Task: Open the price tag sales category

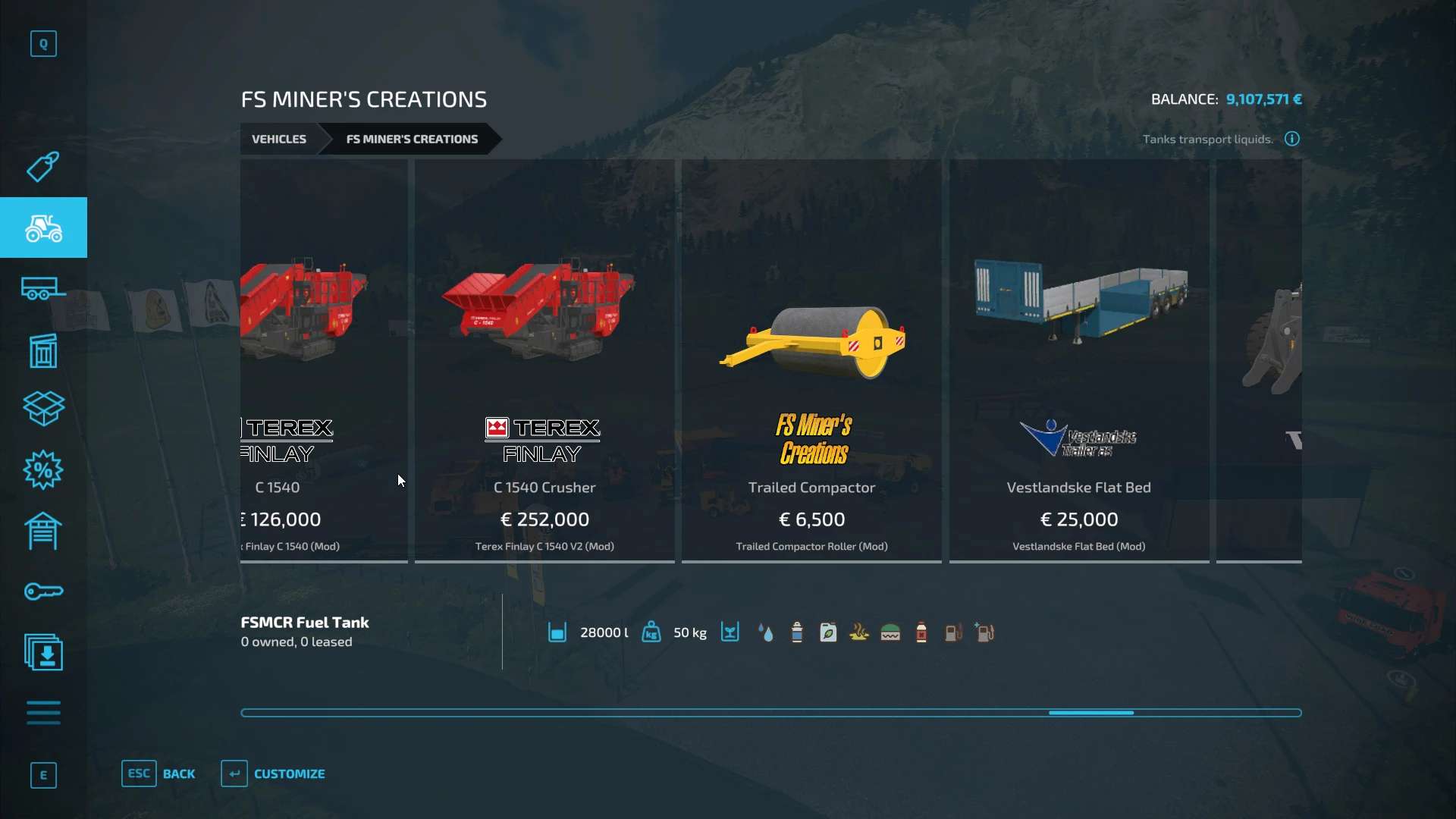Action: (43, 167)
